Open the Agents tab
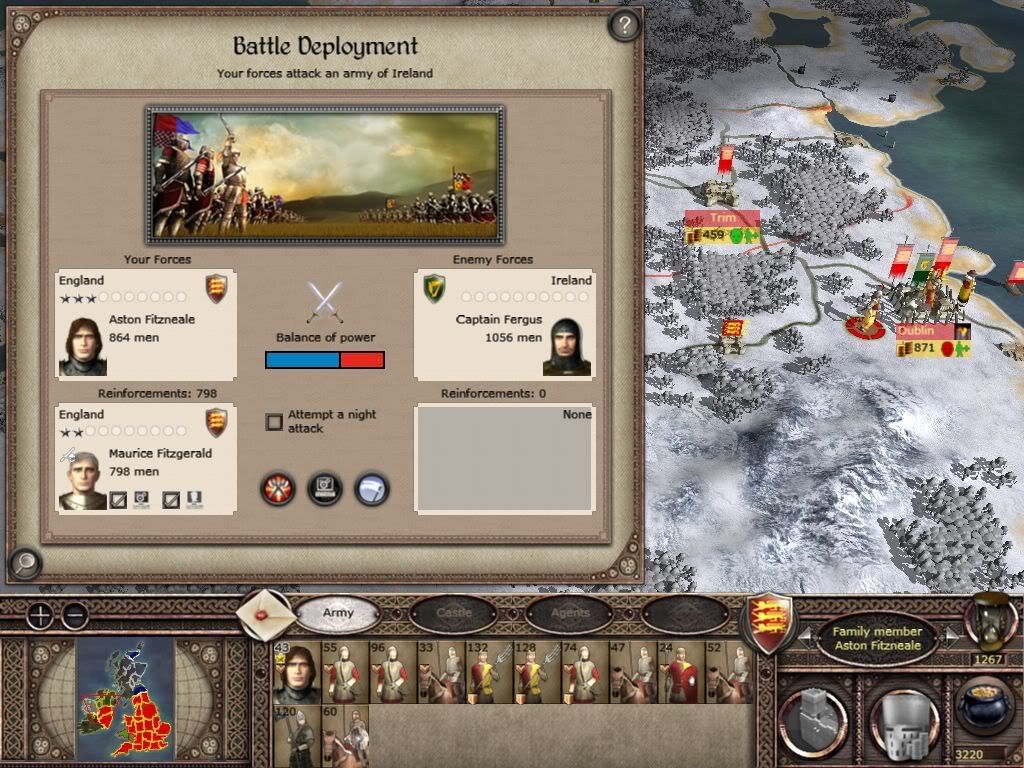Image resolution: width=1024 pixels, height=768 pixels. coord(570,613)
